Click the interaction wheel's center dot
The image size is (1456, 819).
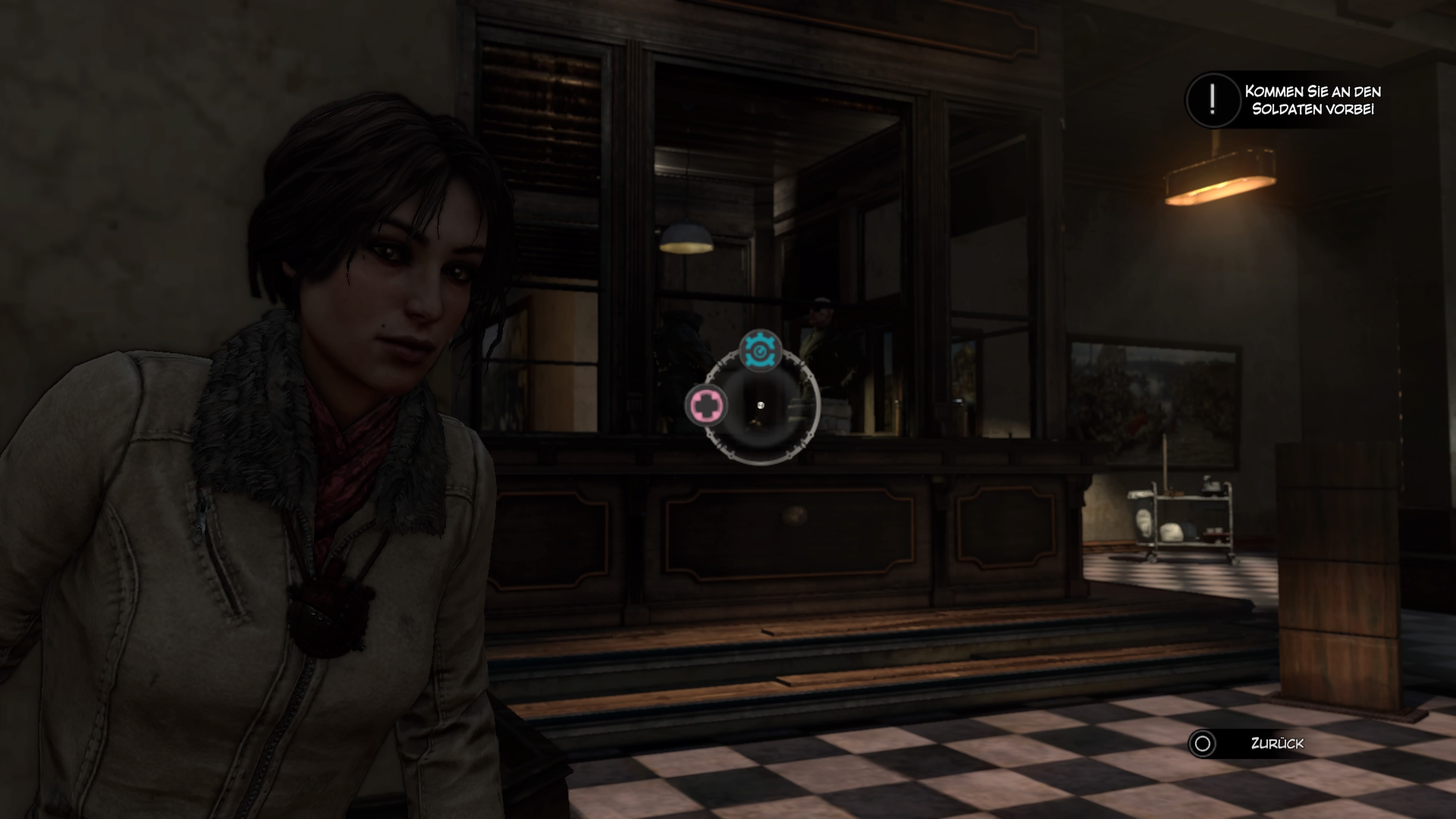tap(761, 405)
